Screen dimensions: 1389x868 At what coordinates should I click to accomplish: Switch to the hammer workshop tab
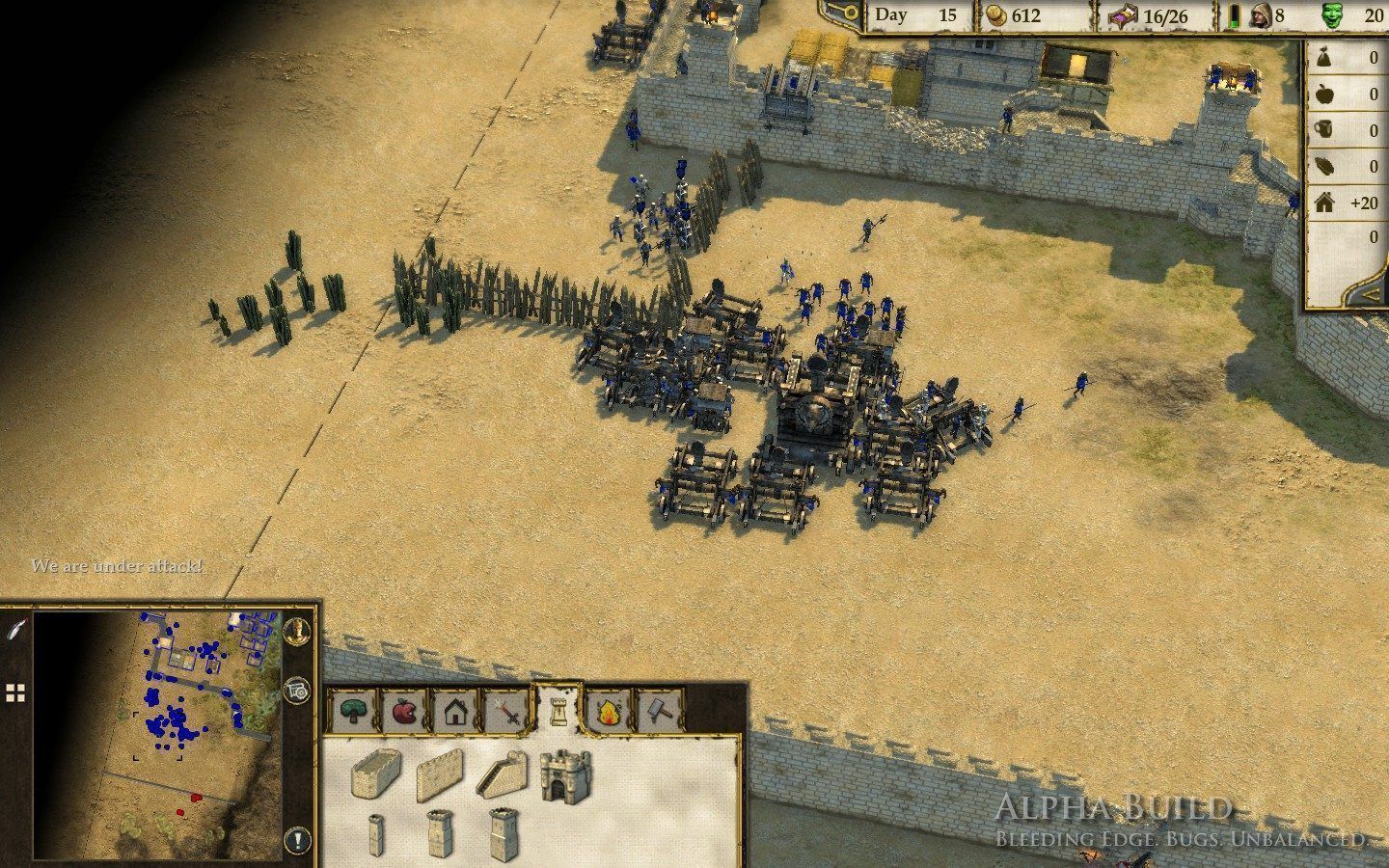coord(659,712)
